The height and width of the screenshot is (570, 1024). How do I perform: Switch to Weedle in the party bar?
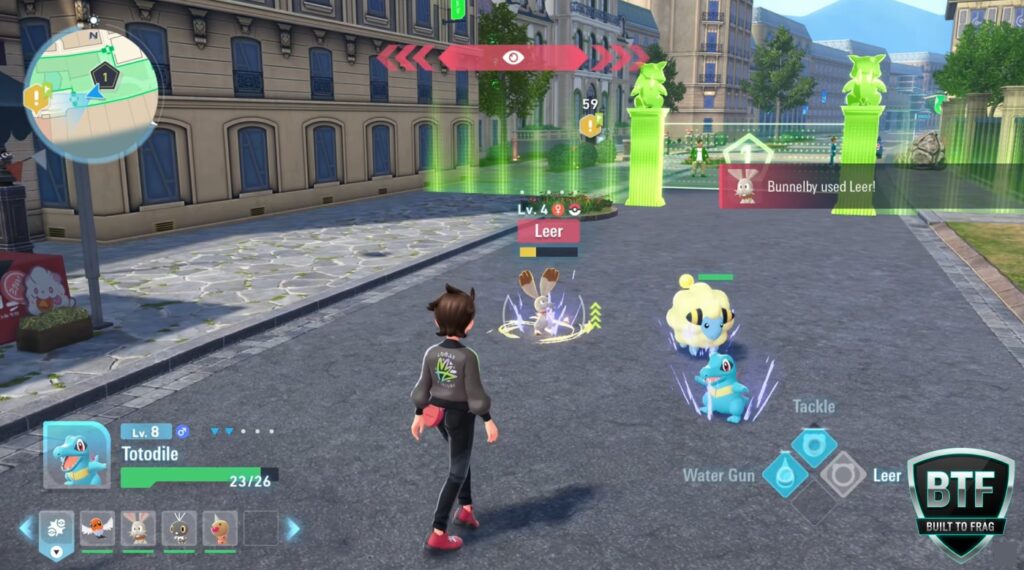tap(220, 528)
